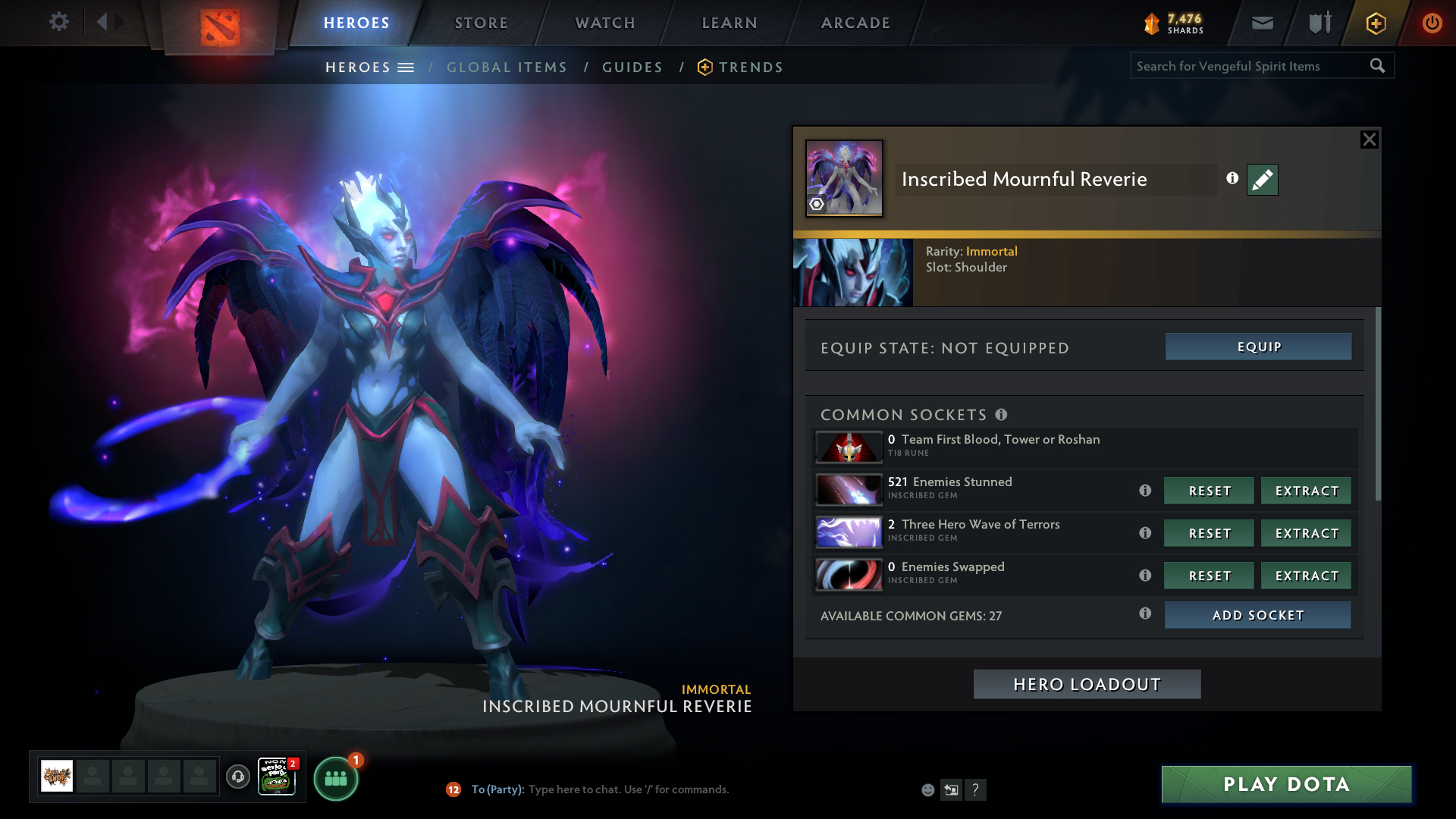
Task: Open the Watch tab
Action: [x=605, y=23]
